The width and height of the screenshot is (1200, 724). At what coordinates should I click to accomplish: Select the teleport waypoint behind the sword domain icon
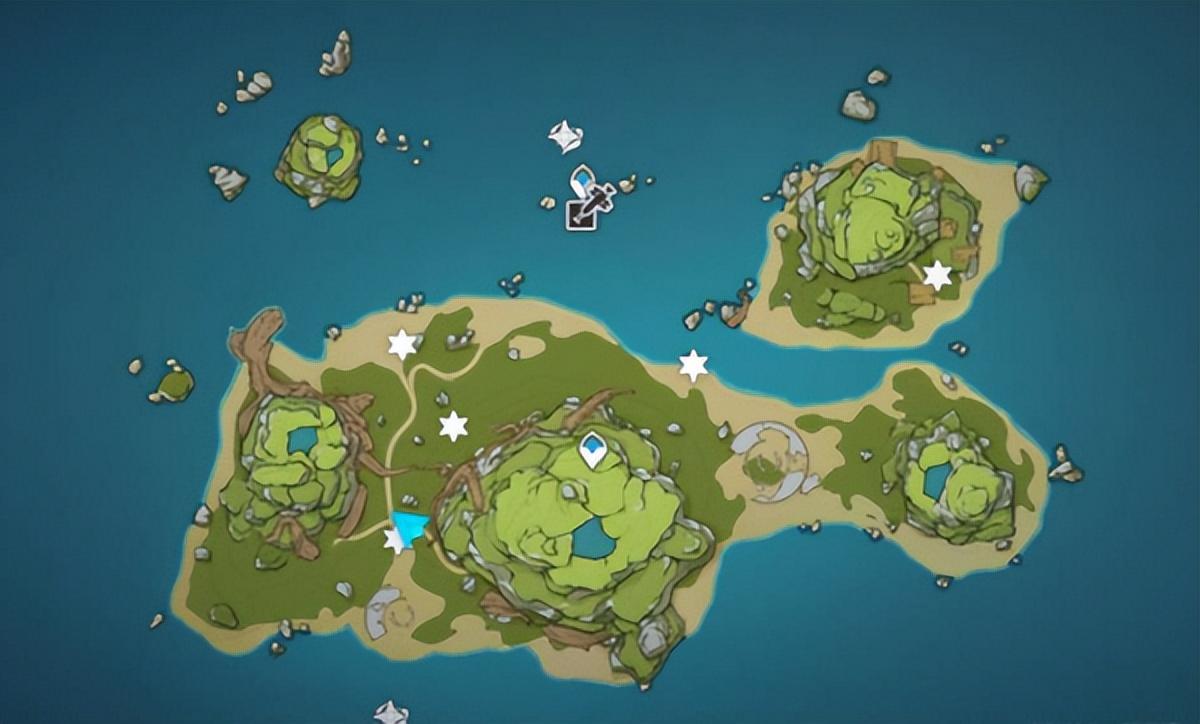tap(581, 180)
